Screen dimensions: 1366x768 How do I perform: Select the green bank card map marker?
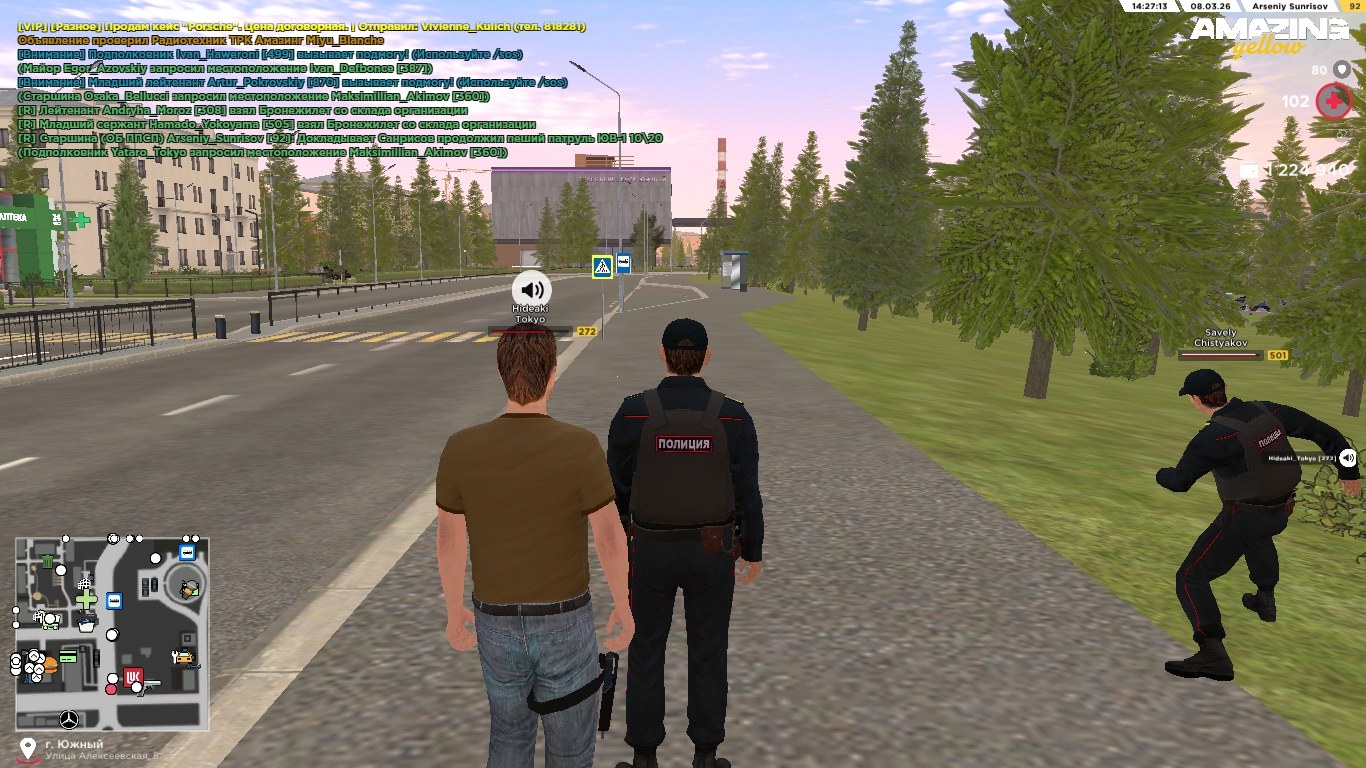(x=68, y=657)
